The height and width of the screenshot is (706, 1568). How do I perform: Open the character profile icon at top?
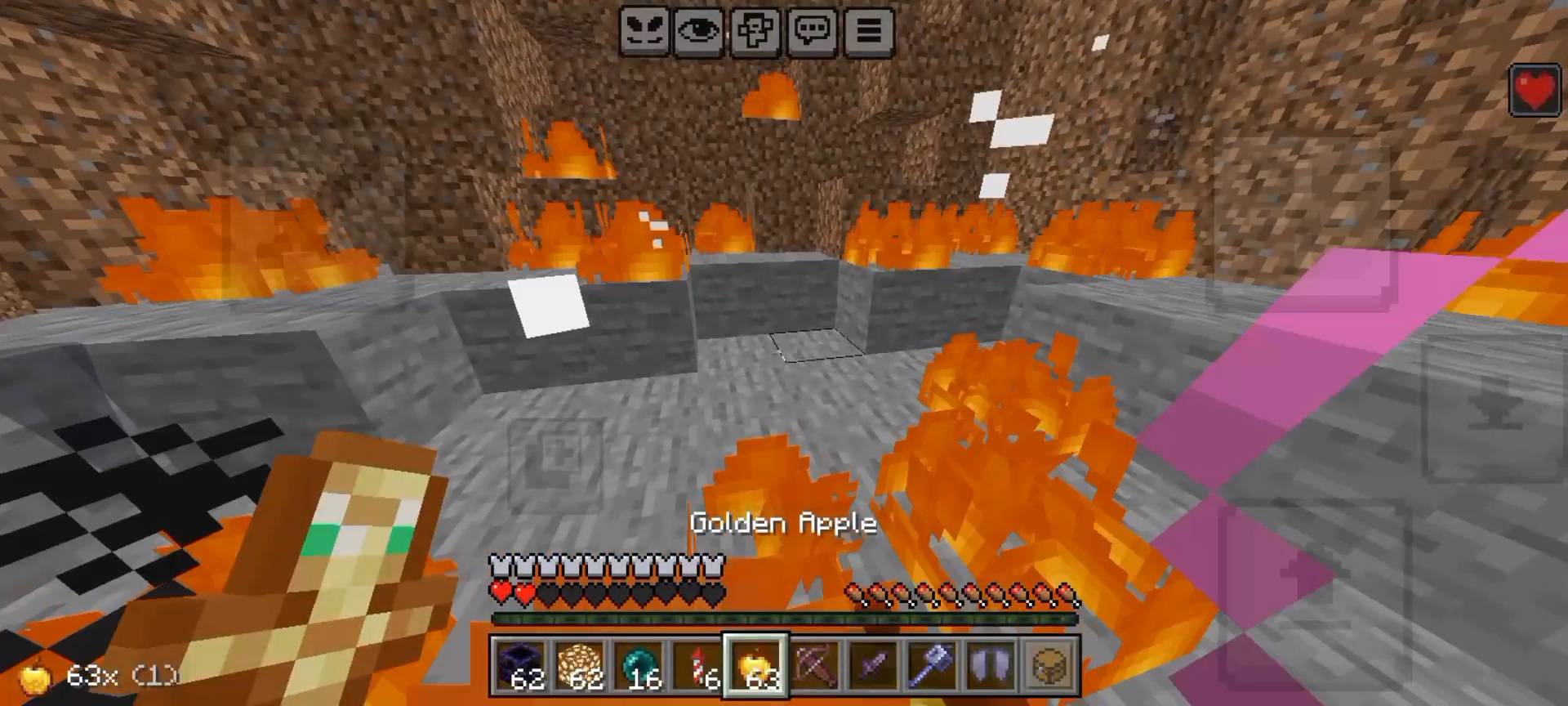[x=755, y=33]
